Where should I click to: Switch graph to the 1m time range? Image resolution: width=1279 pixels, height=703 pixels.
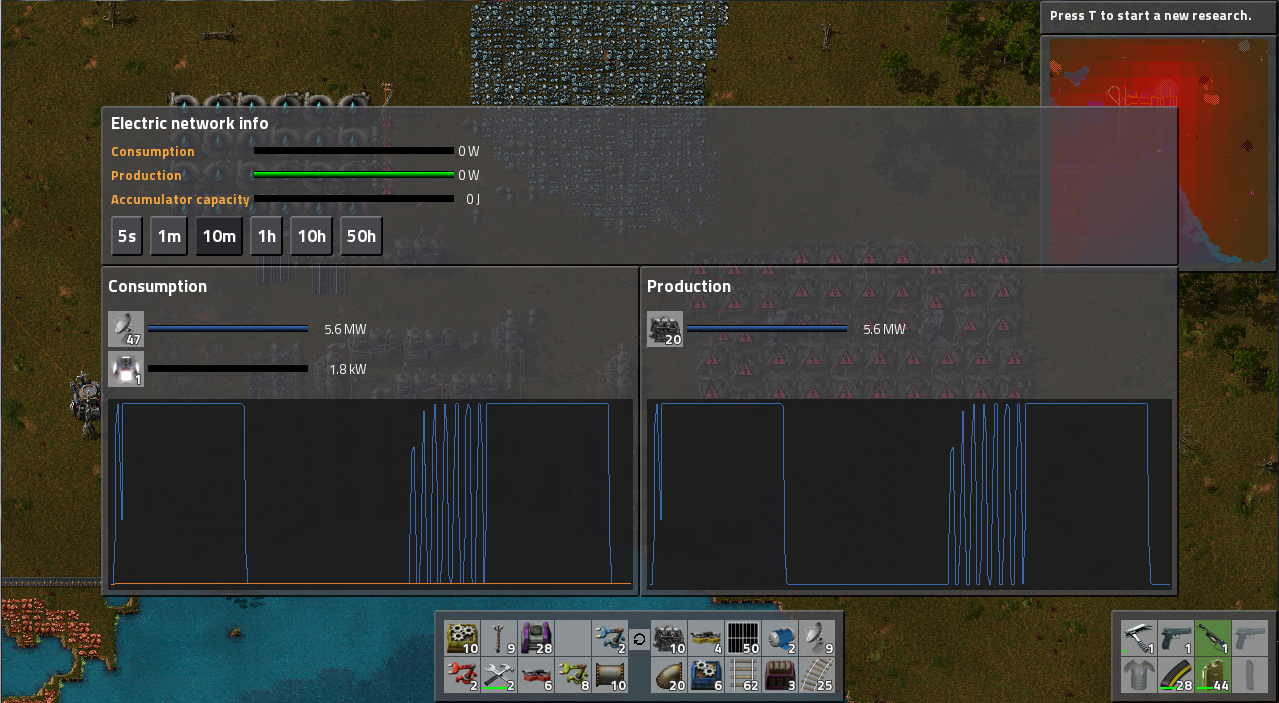click(x=169, y=237)
